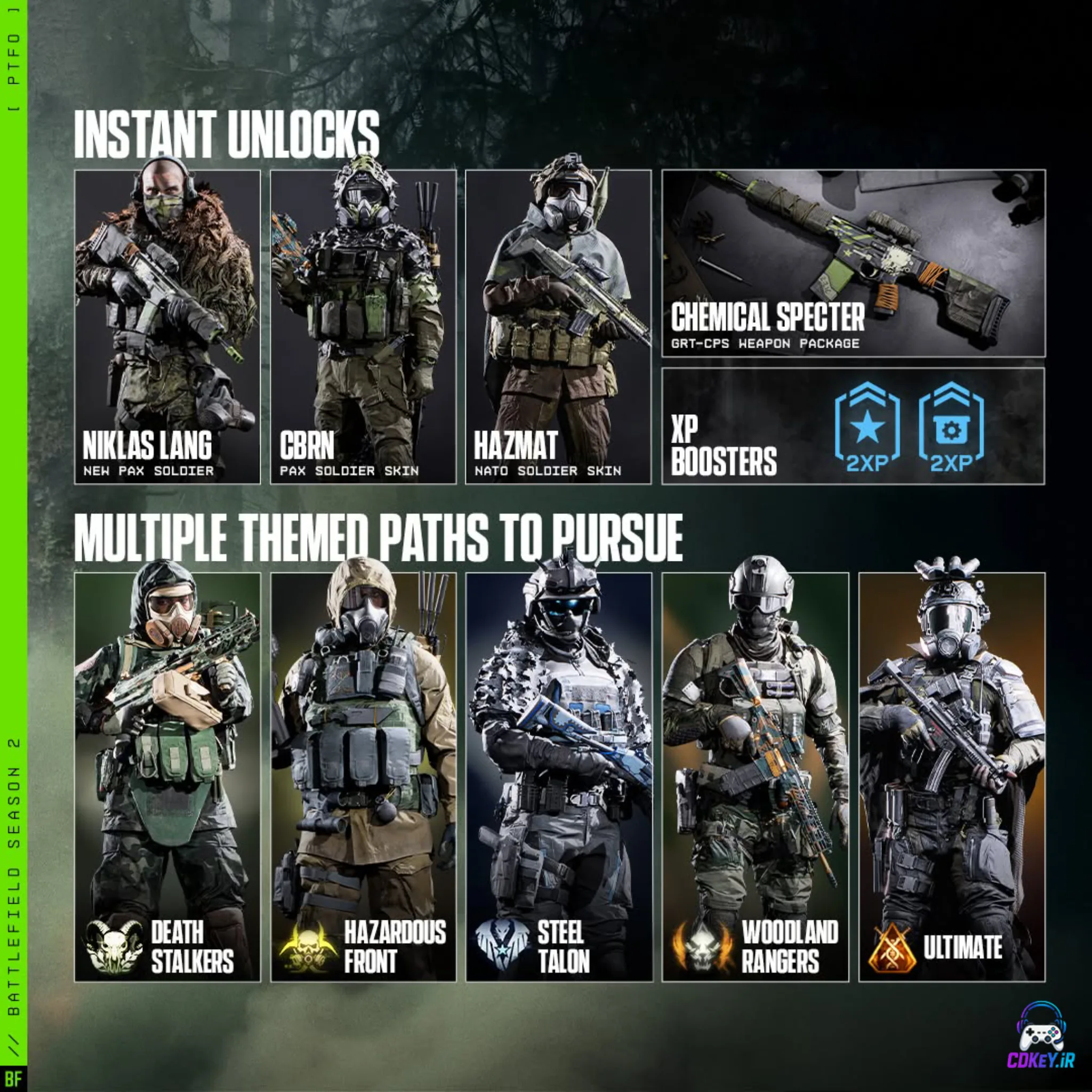Image resolution: width=1092 pixels, height=1092 pixels.
Task: Select the Niklas Lang soldier card
Action: (167, 327)
